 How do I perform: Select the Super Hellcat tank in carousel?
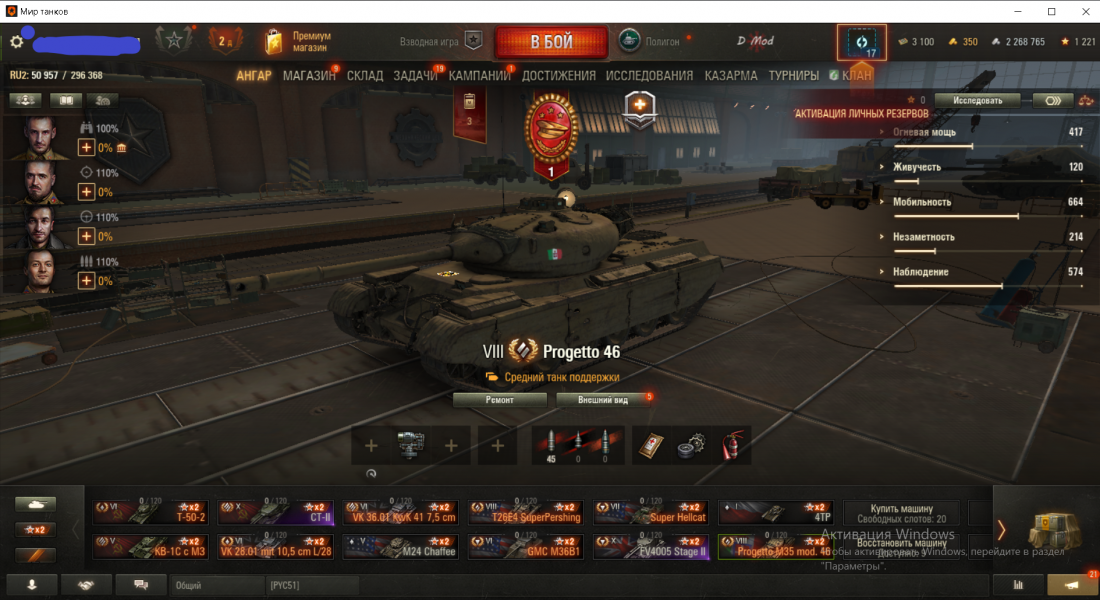click(650, 513)
